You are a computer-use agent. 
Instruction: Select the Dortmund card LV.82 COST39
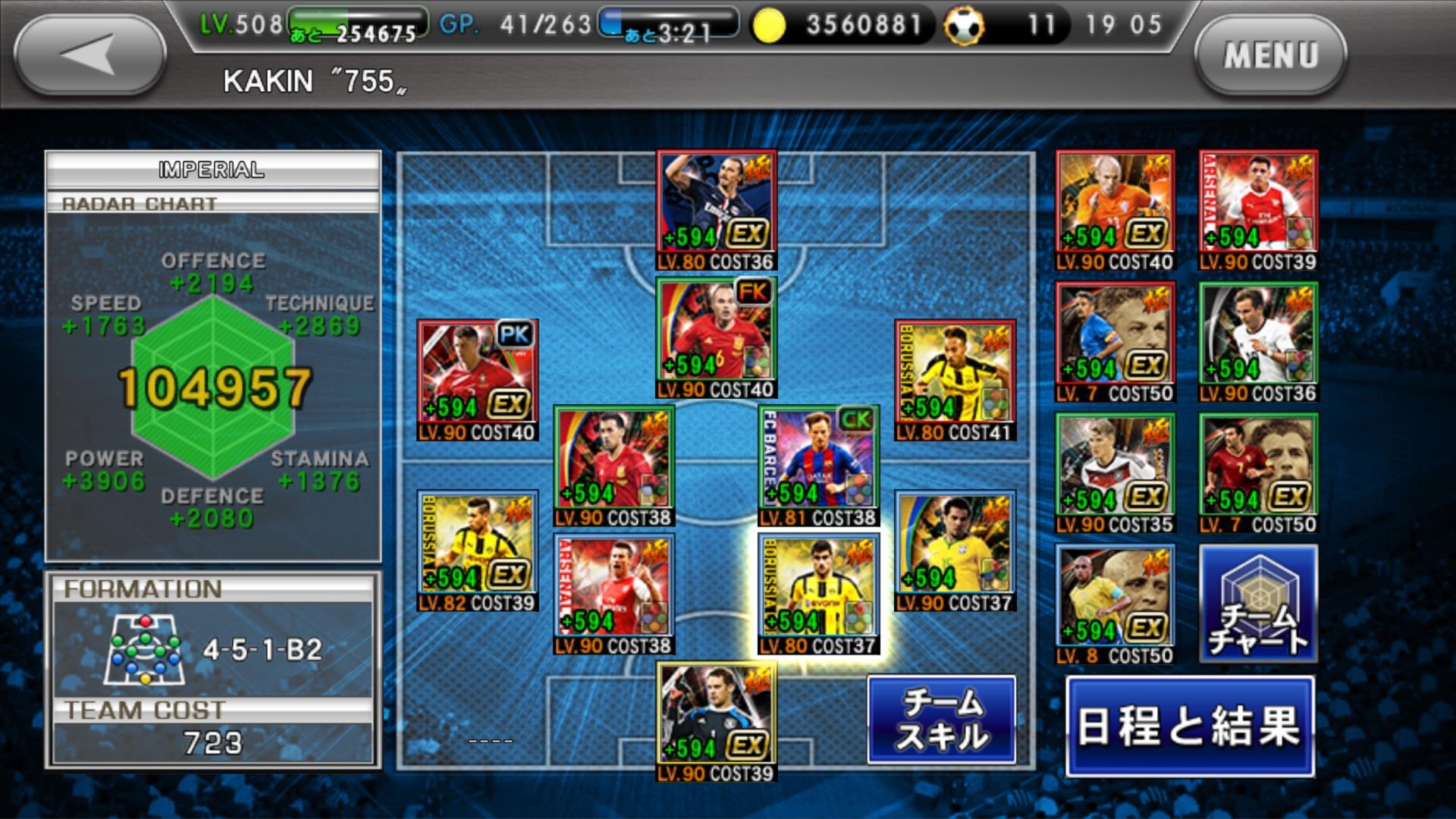point(478,550)
